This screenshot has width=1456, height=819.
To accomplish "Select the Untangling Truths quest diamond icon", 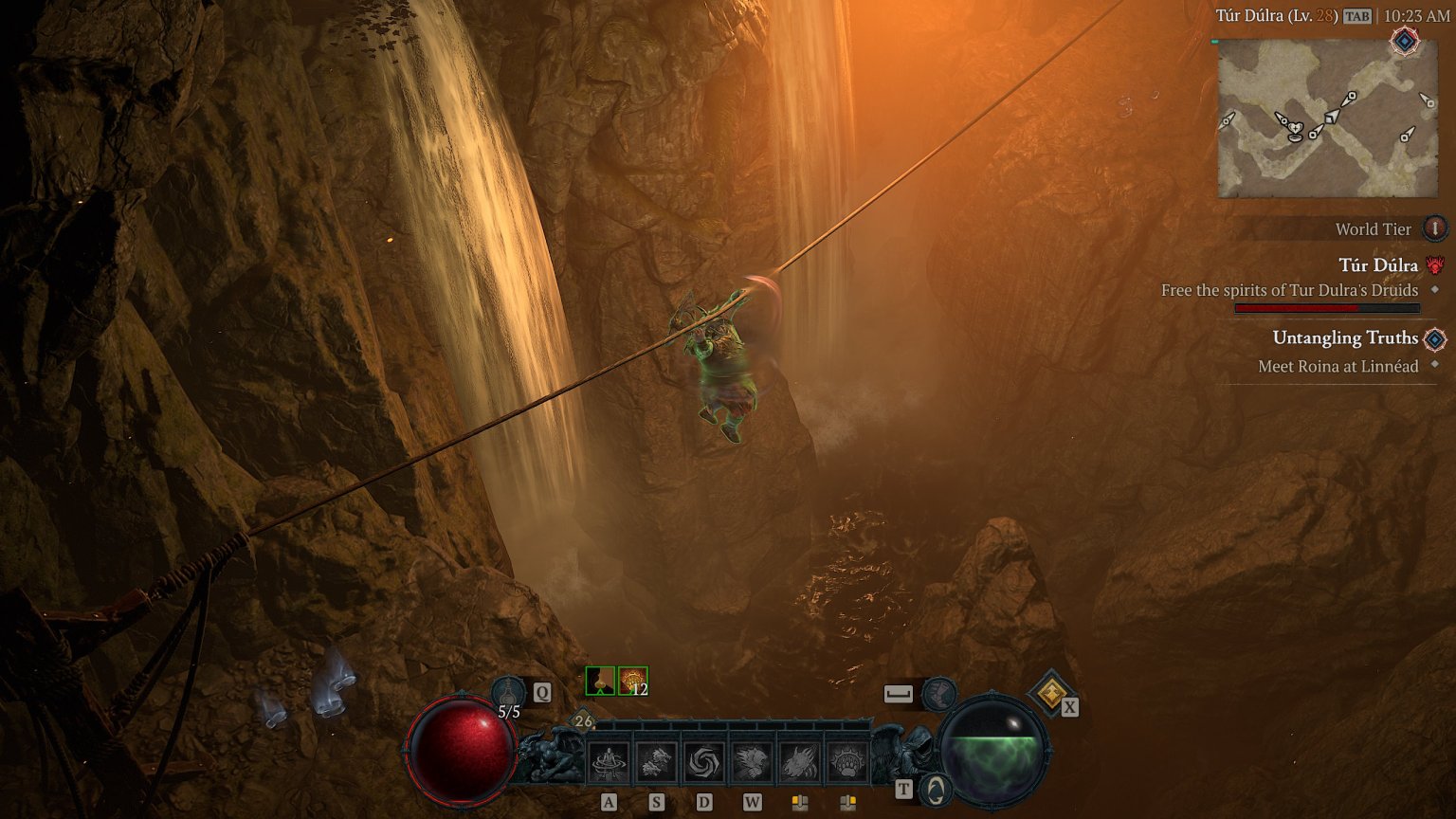I will [1434, 338].
